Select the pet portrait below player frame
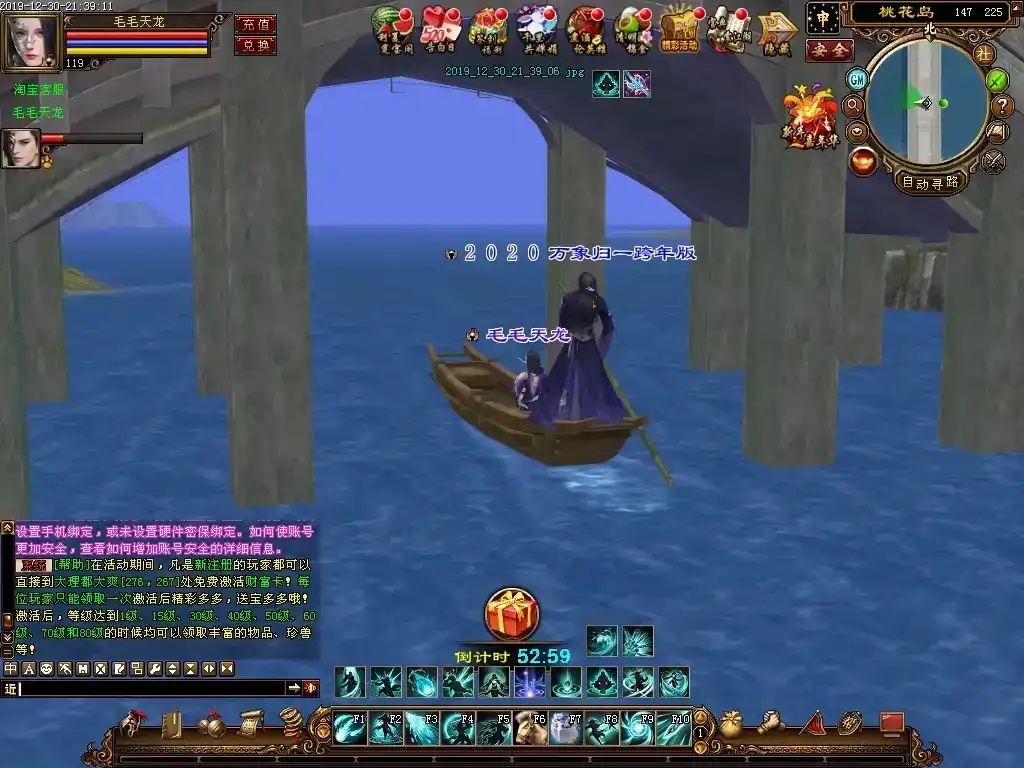Image resolution: width=1024 pixels, height=768 pixels. [x=21, y=148]
